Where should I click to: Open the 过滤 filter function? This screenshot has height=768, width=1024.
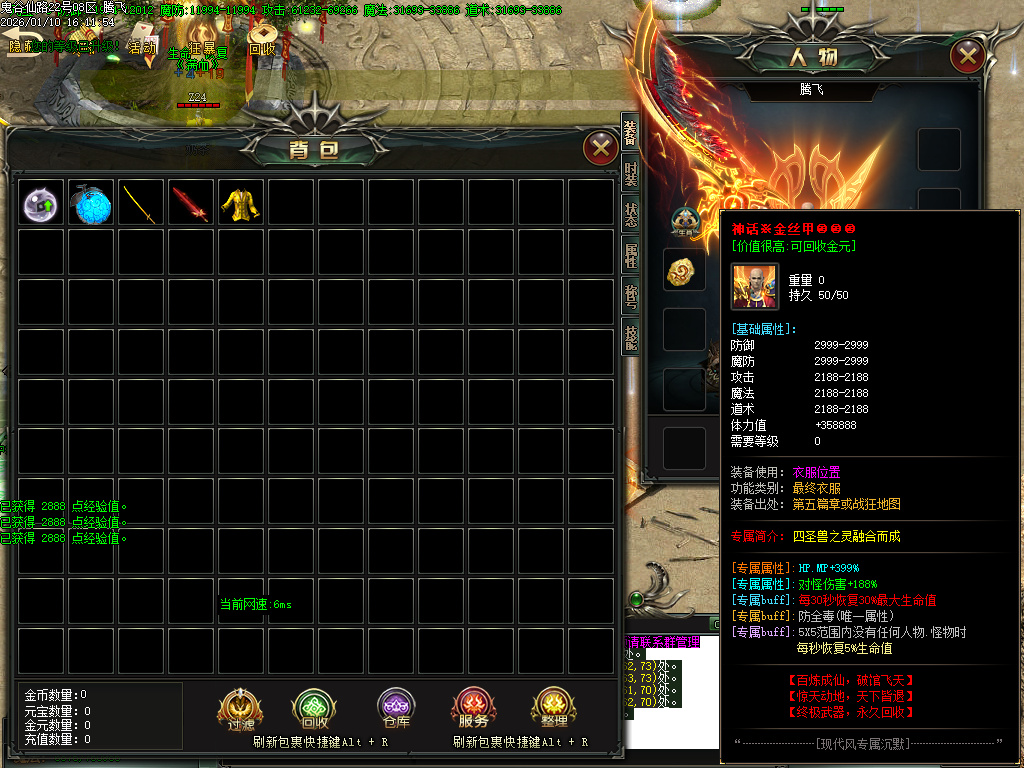coord(241,709)
